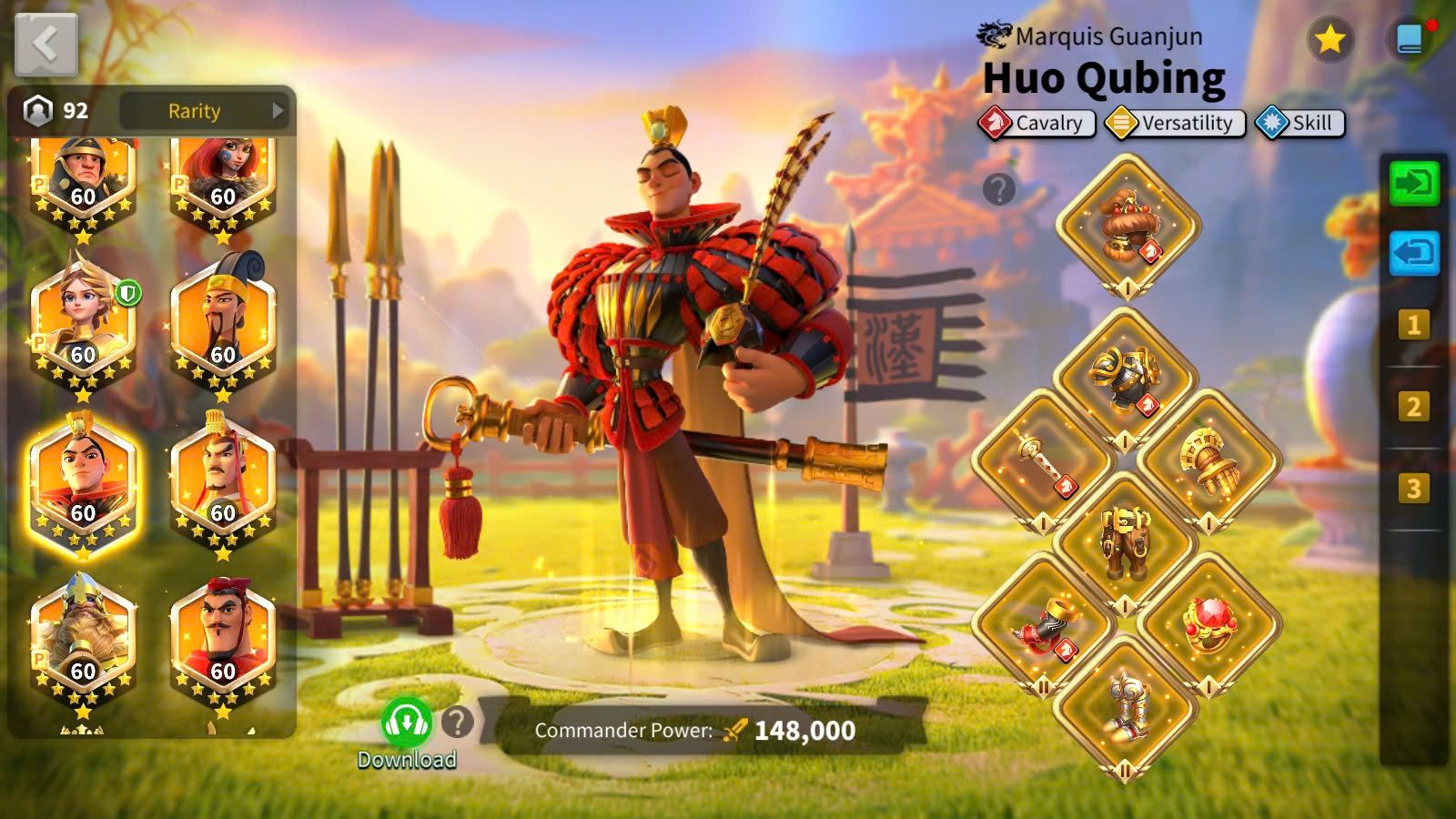
Task: Switch to equipment preset 3
Action: click(x=1413, y=489)
